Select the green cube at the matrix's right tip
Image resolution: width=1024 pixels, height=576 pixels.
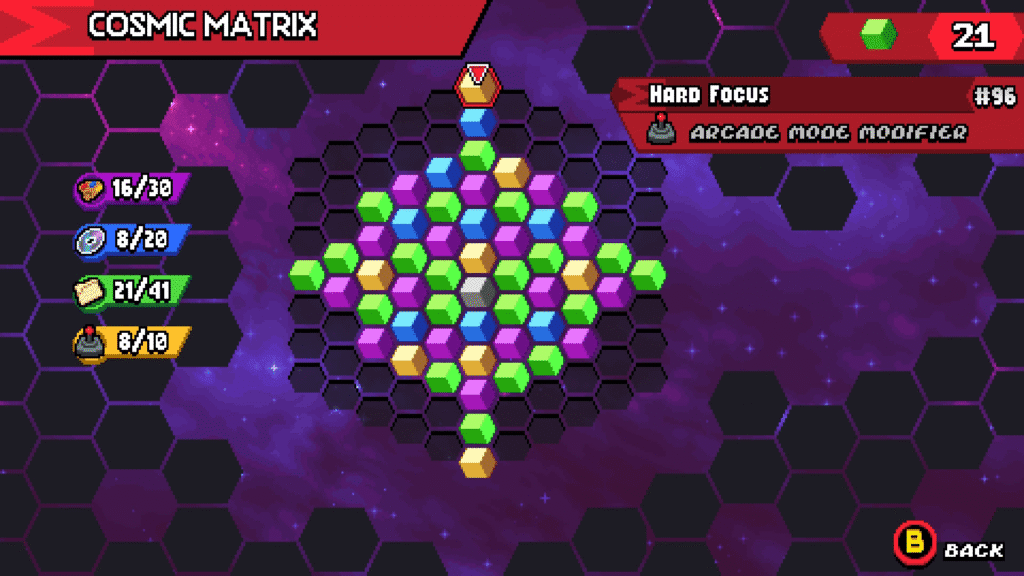point(648,274)
